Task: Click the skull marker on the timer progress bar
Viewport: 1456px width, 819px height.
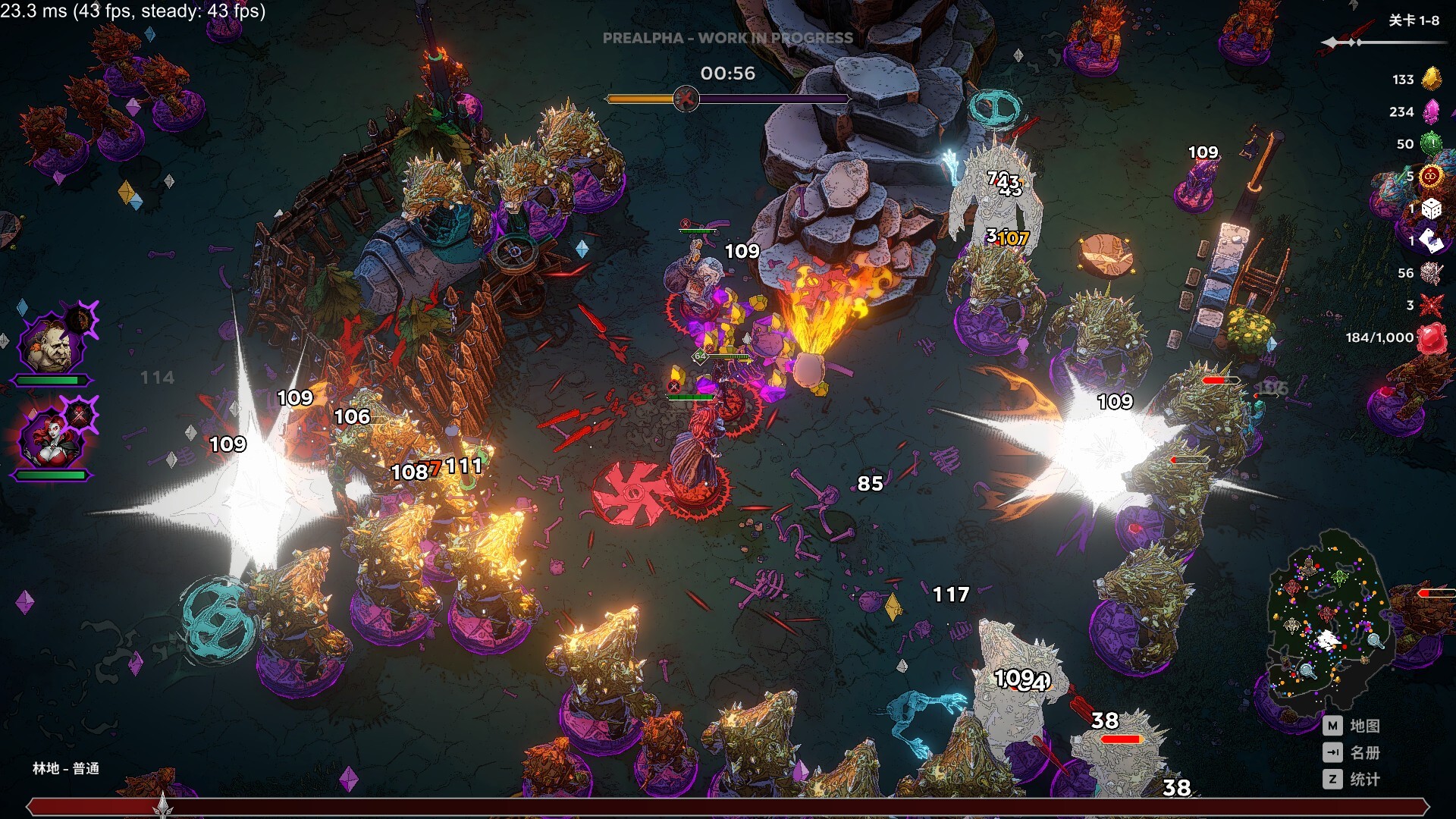Action: (x=686, y=99)
